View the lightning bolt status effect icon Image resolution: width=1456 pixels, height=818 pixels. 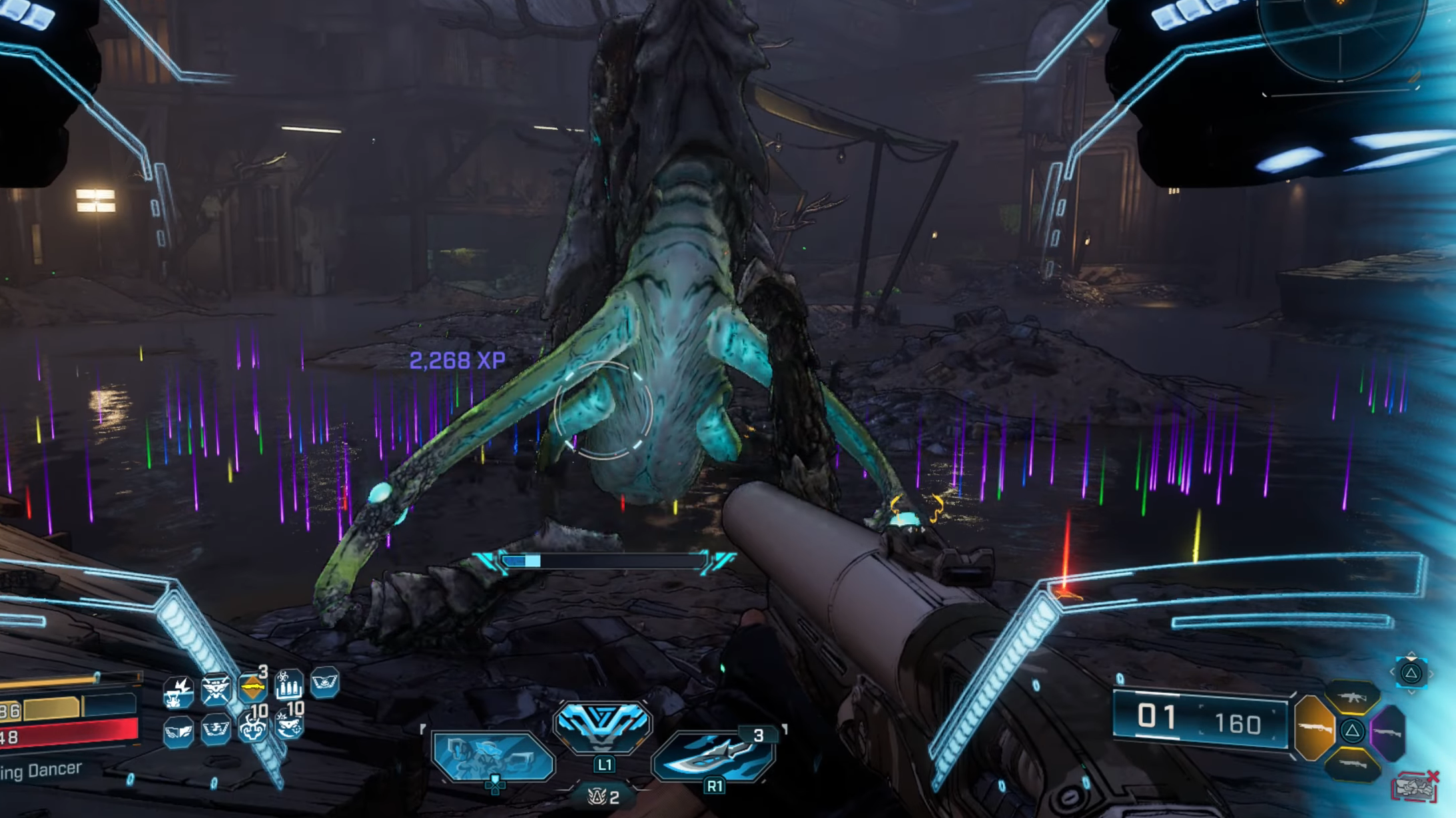coord(179,691)
